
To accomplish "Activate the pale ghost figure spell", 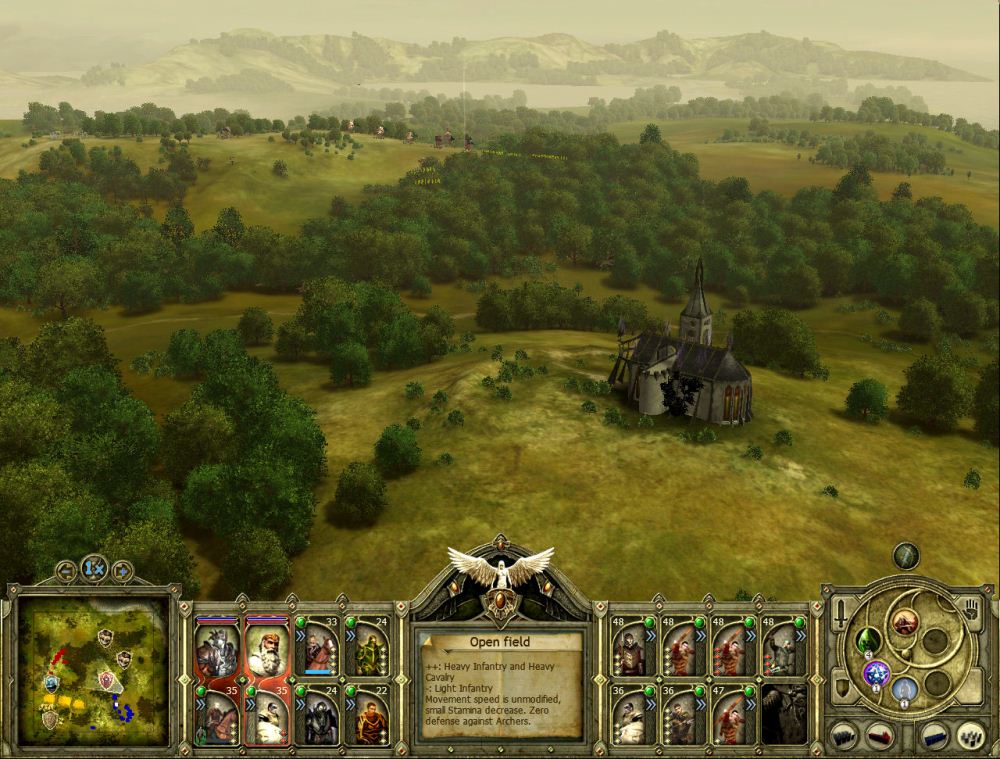I will [905, 689].
